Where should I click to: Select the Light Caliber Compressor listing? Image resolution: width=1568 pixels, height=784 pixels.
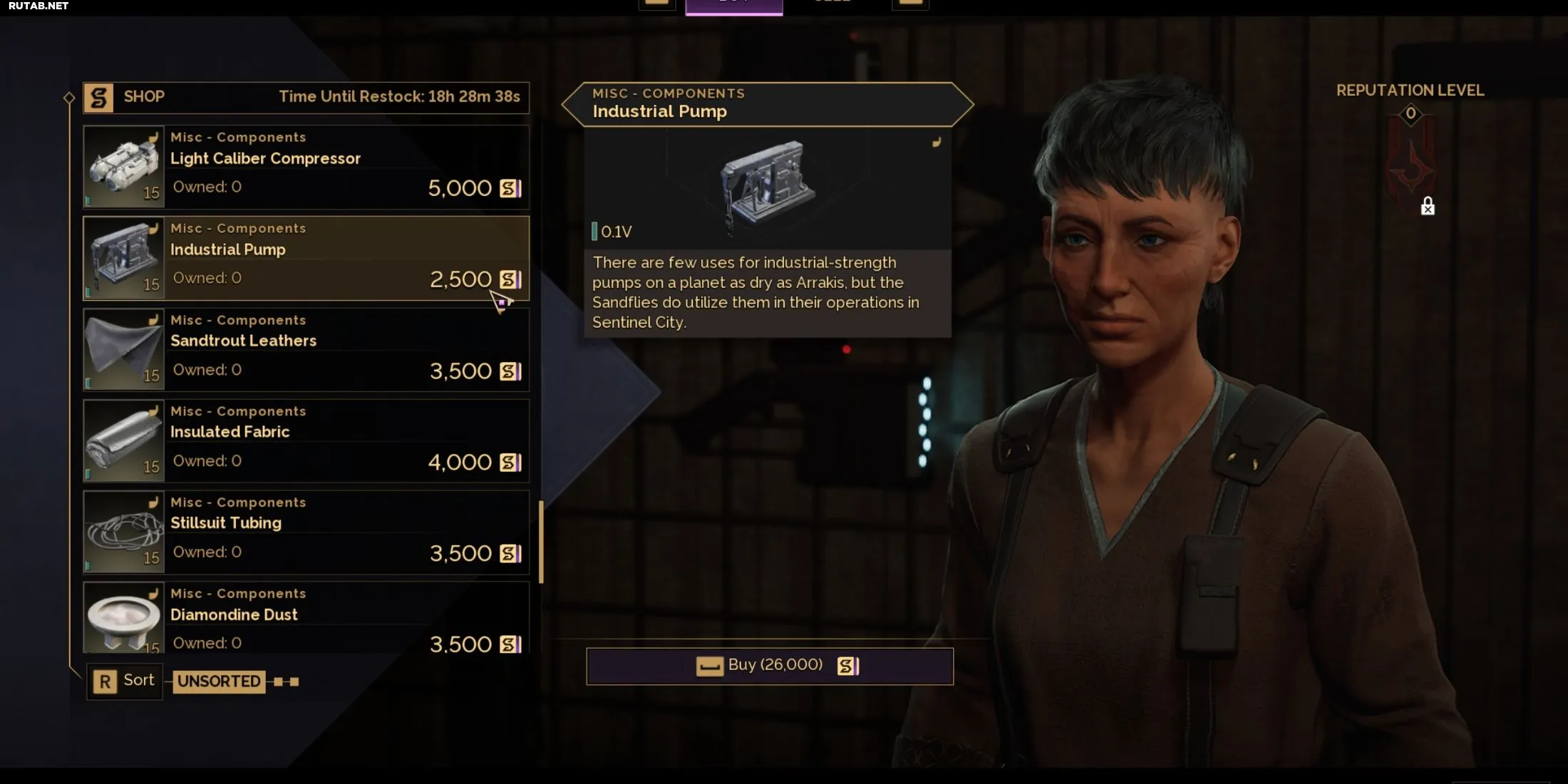click(x=306, y=167)
